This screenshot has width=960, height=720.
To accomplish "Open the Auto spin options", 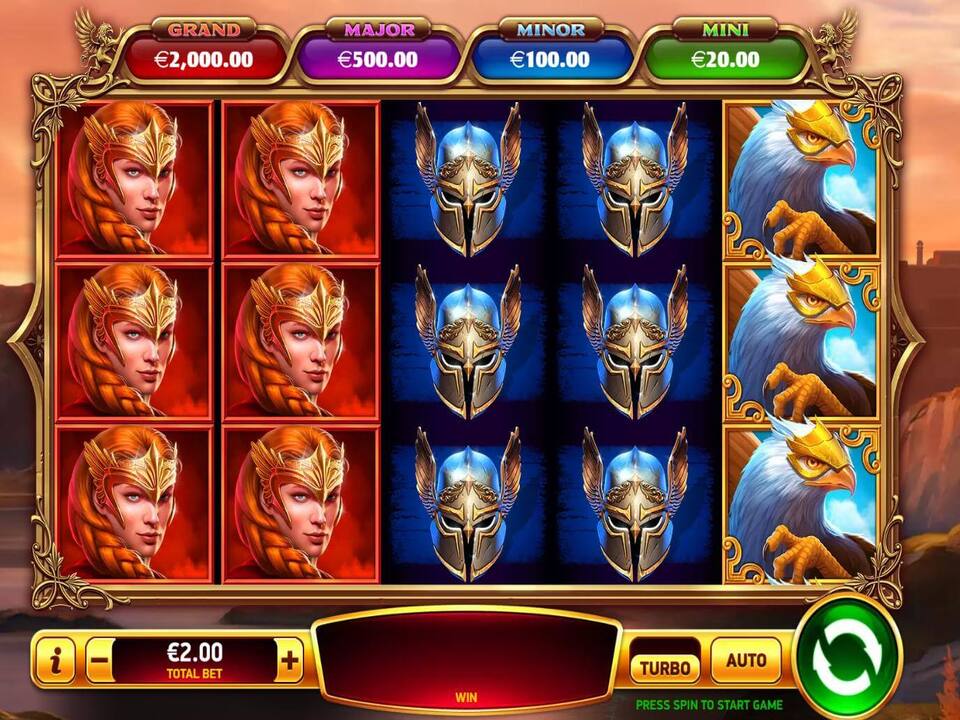I will click(745, 660).
